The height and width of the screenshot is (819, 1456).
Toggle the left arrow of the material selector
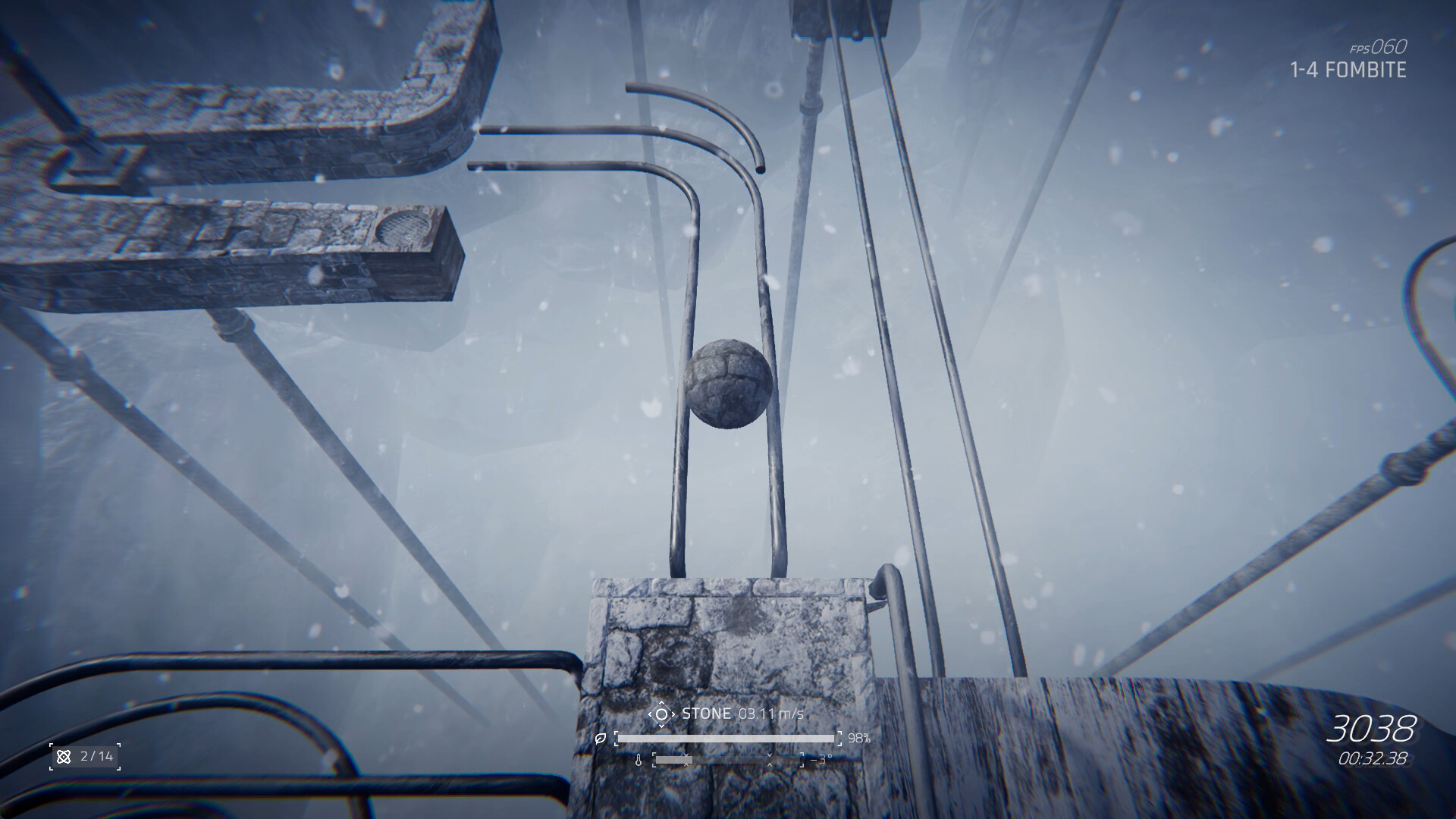tap(651, 714)
